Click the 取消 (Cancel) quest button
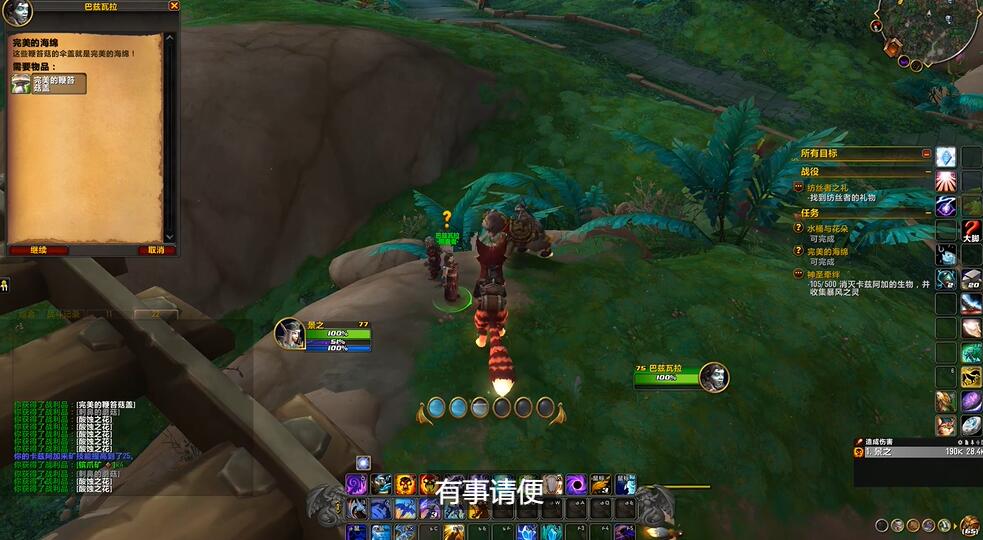Screen dimensions: 983x540 point(155,250)
